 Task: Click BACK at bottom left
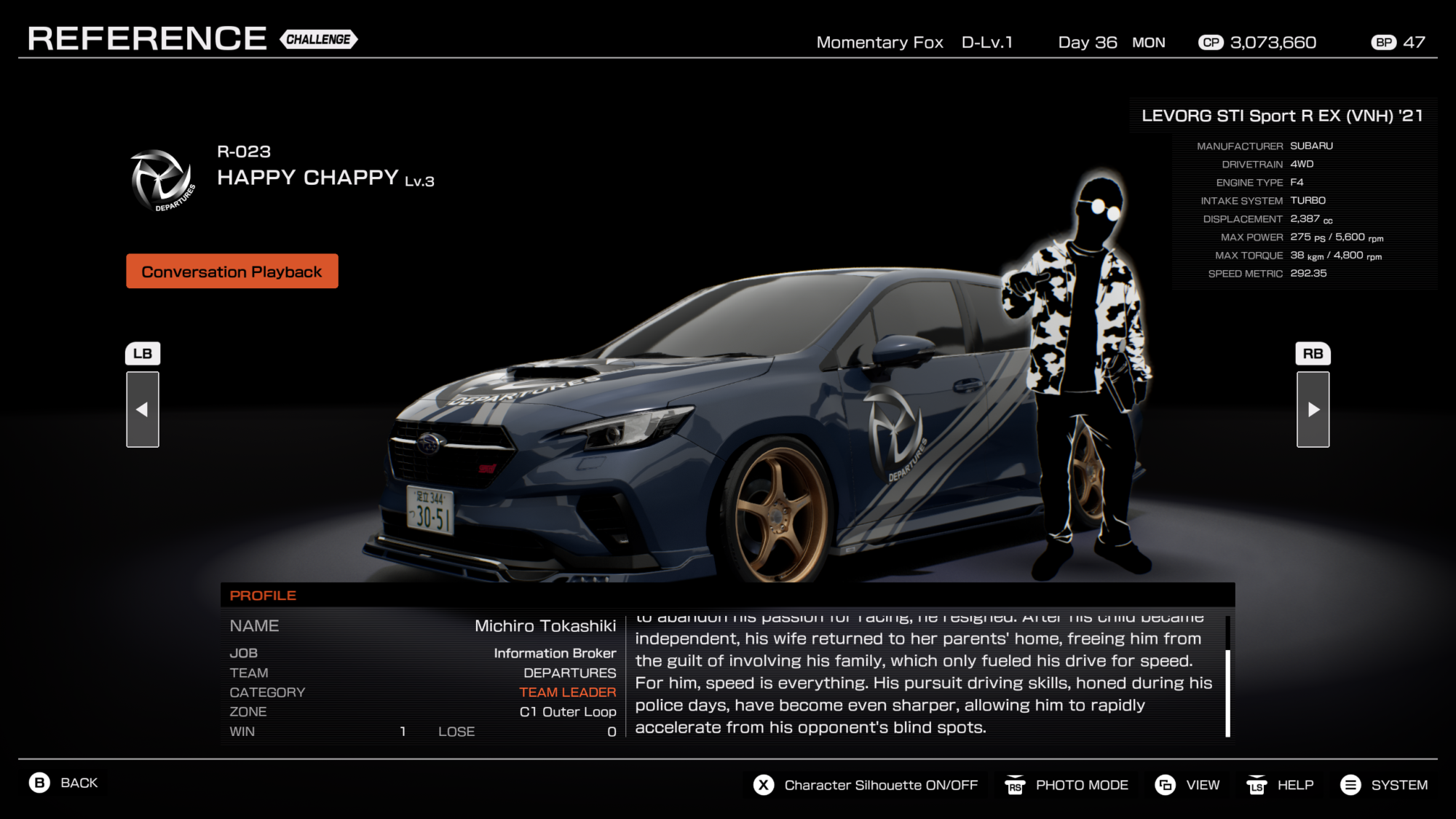[x=78, y=783]
